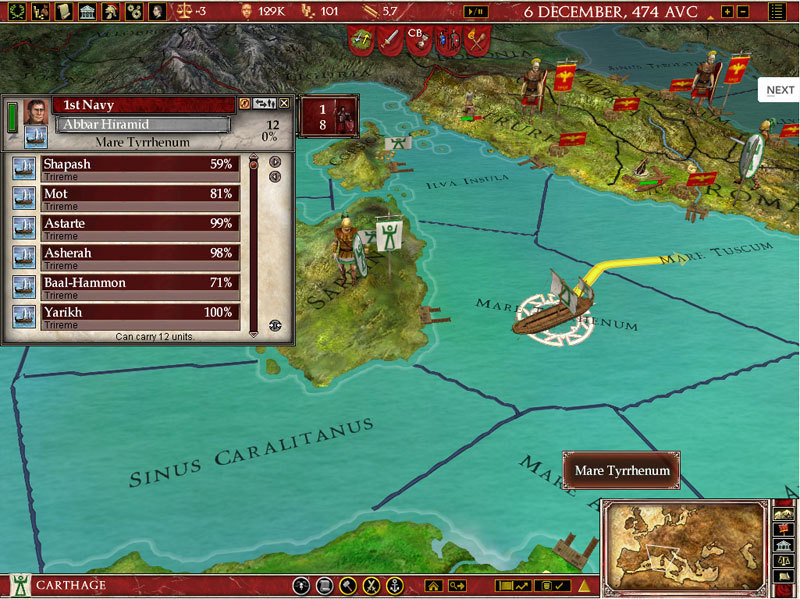
Task: Select the Astarte trireme row
Action: pos(138,226)
